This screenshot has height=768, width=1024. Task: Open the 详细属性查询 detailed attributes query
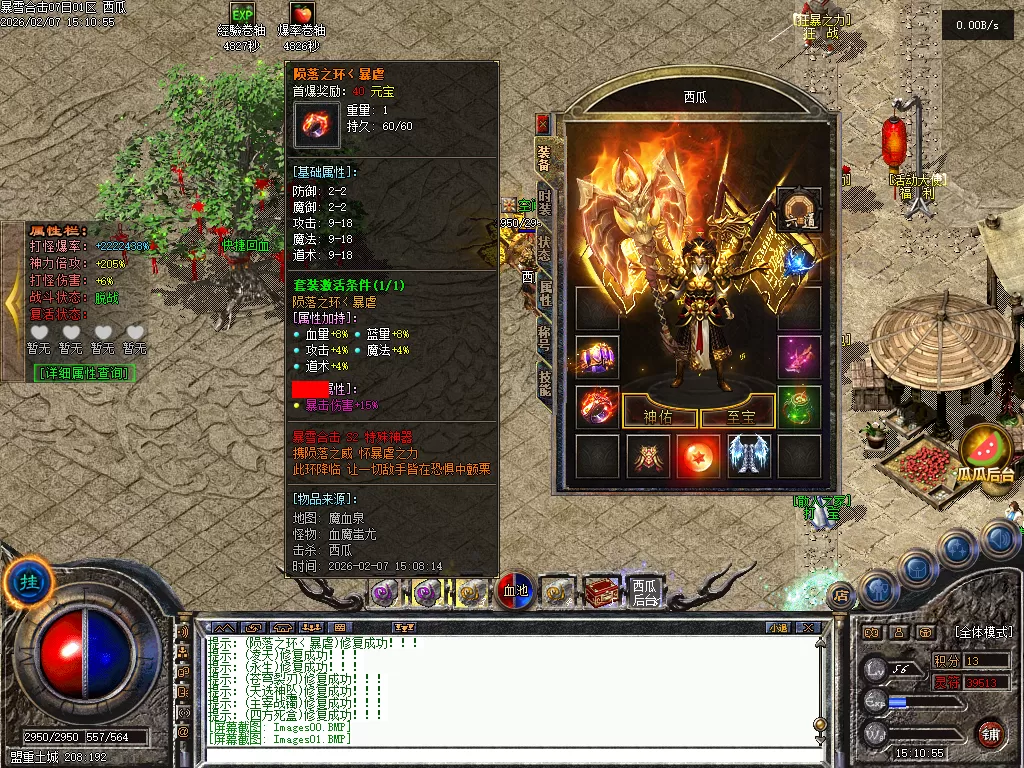[85, 373]
